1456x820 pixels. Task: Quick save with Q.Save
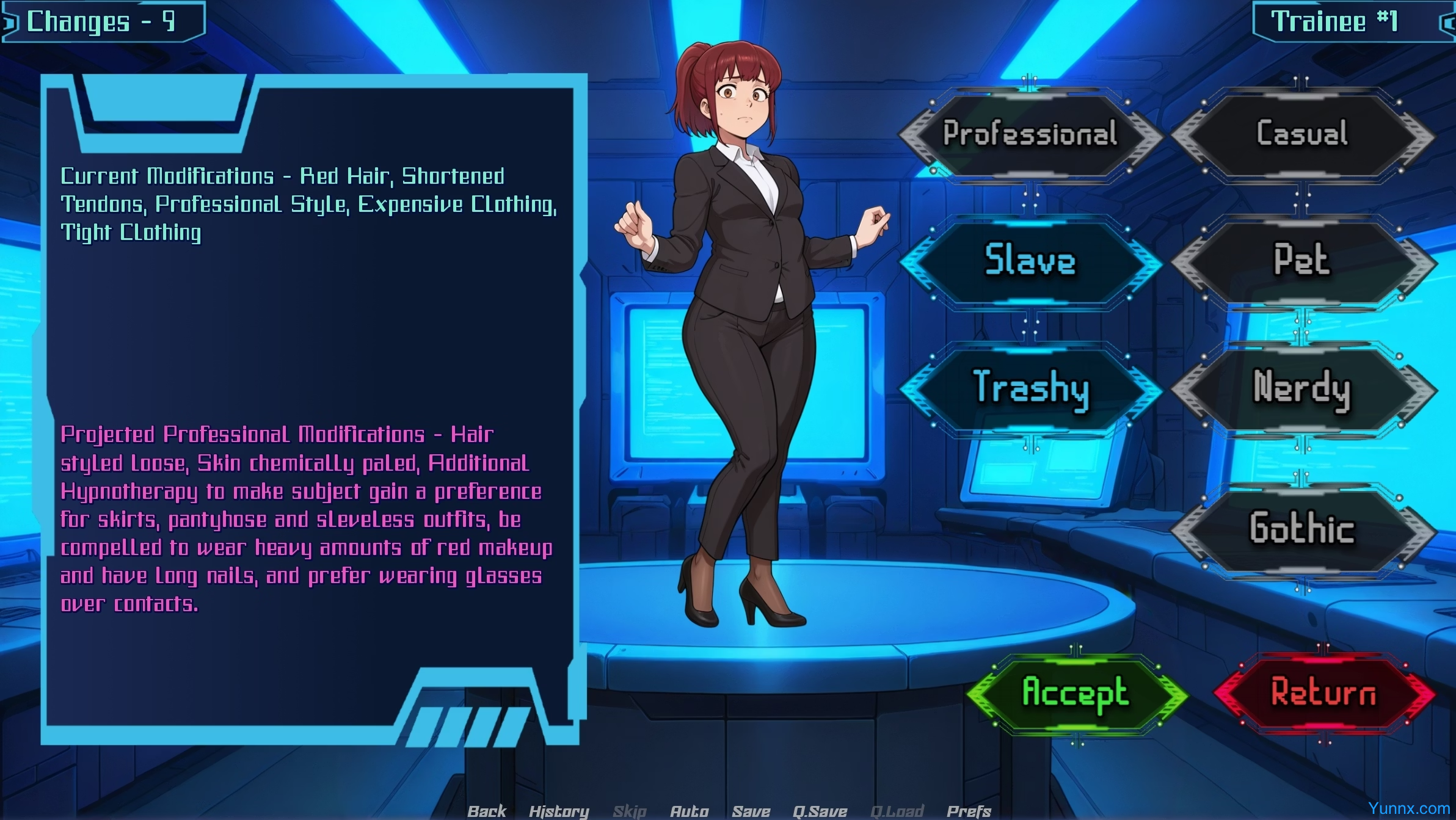820,811
